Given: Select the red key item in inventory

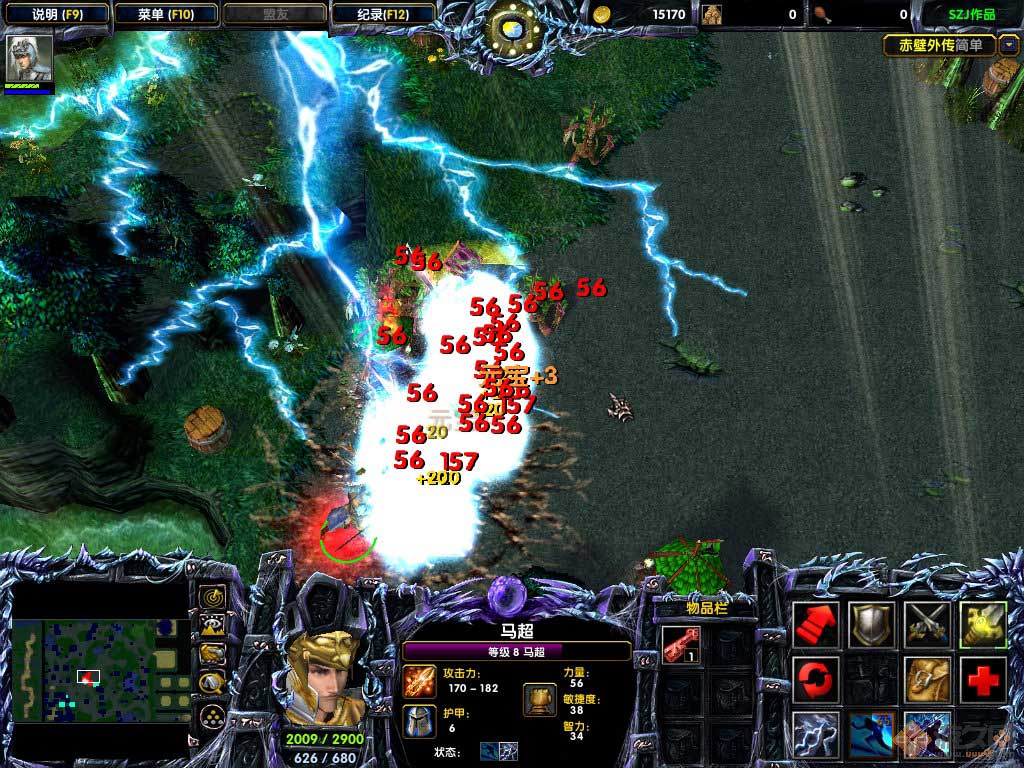Looking at the screenshot, I should click(x=680, y=645).
